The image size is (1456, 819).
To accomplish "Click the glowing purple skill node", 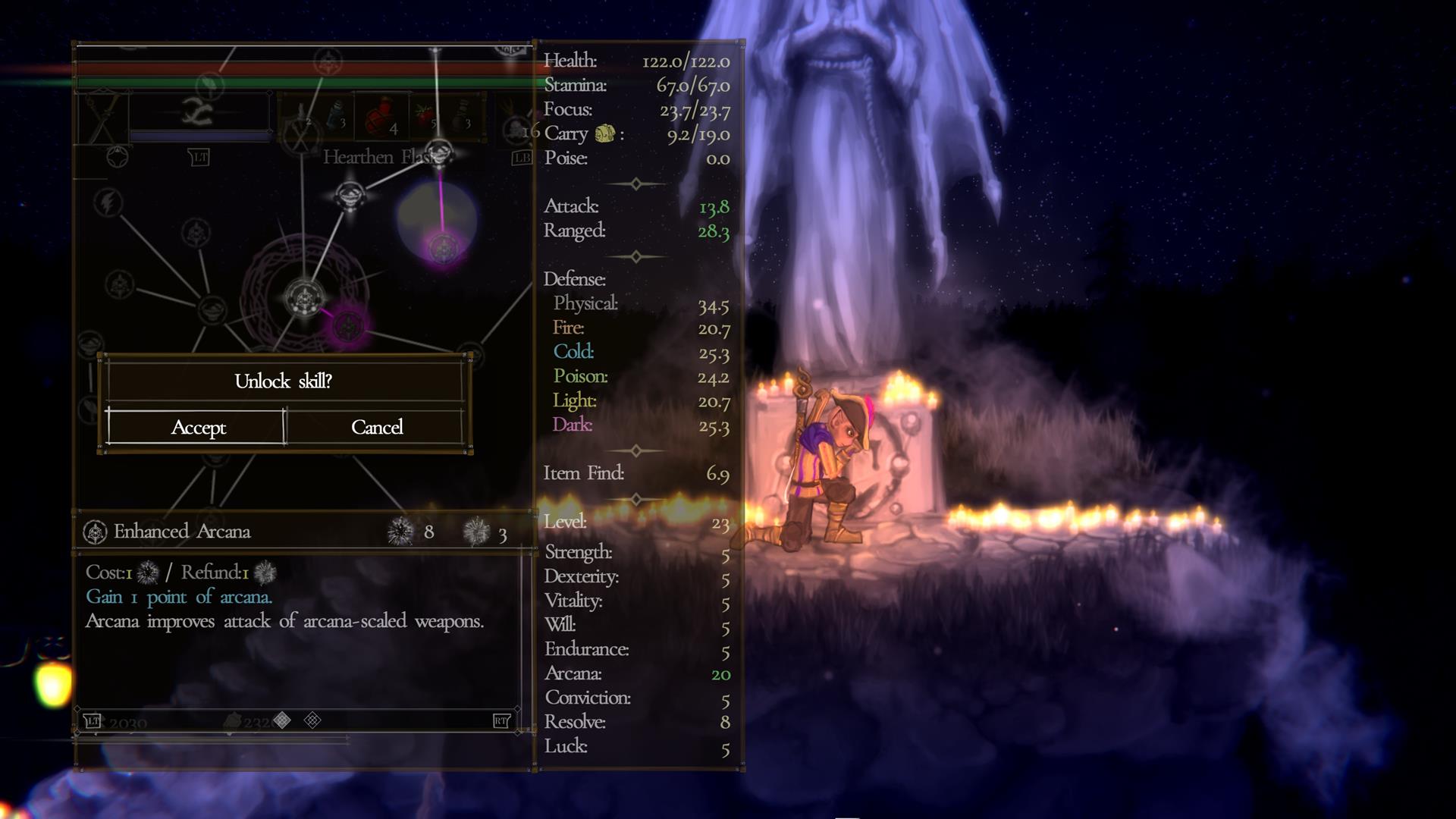I will [x=442, y=249].
